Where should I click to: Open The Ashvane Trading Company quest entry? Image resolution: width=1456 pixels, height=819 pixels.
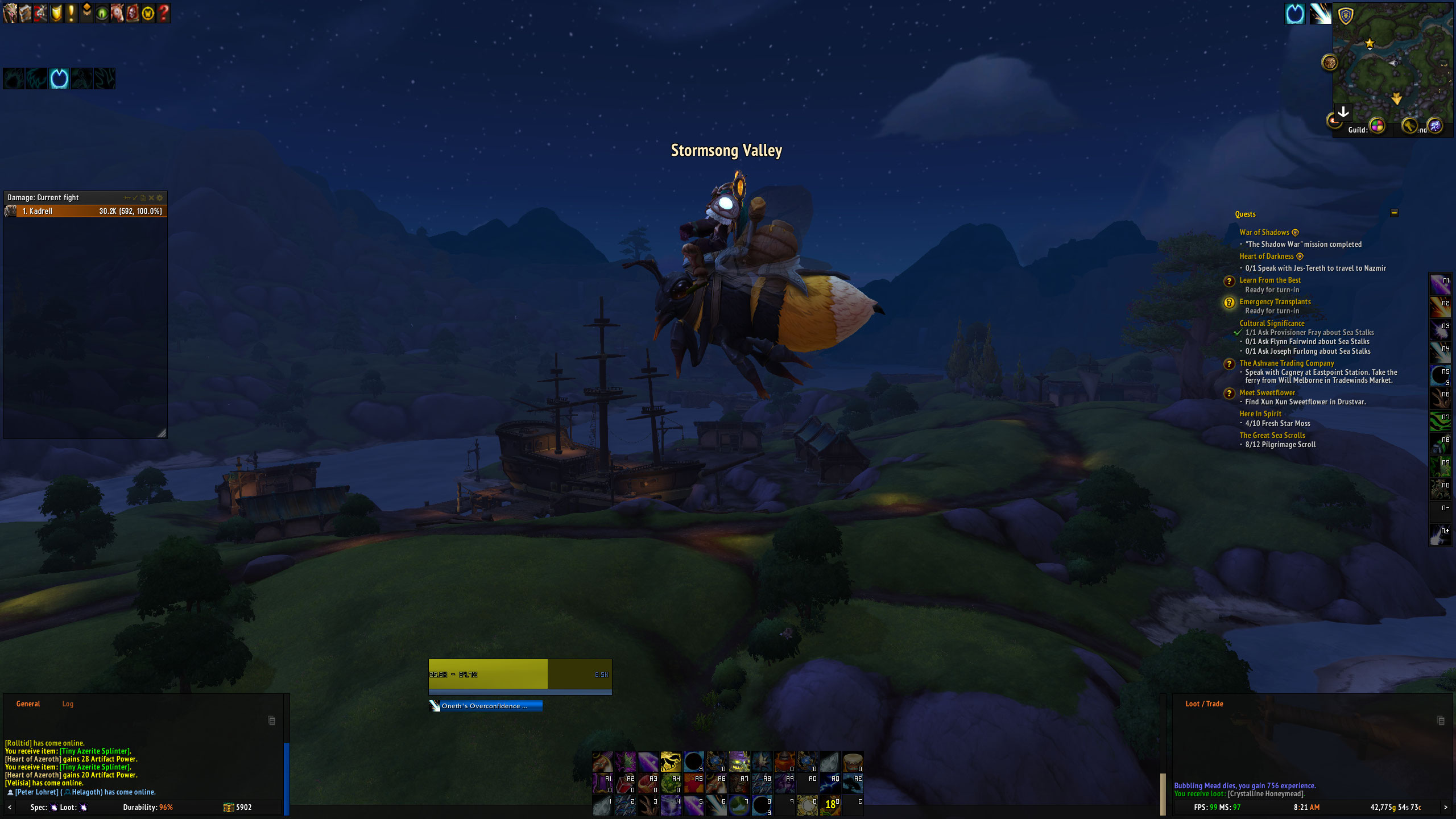[x=1287, y=363]
